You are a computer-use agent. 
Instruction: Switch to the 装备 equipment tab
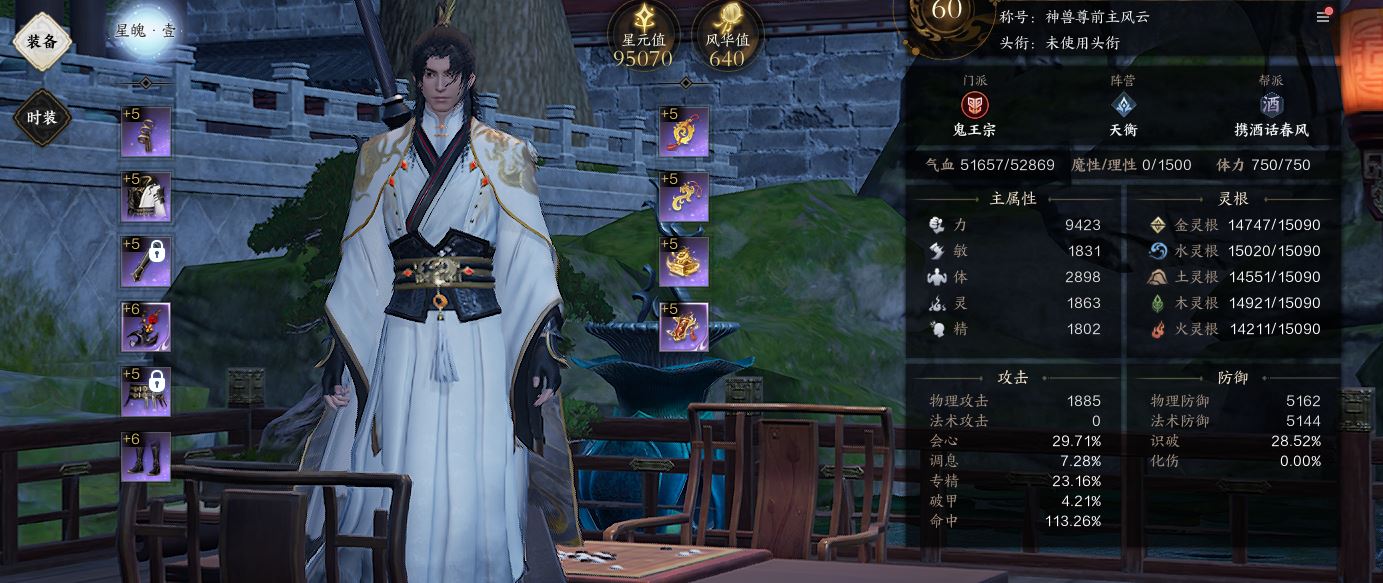42,42
